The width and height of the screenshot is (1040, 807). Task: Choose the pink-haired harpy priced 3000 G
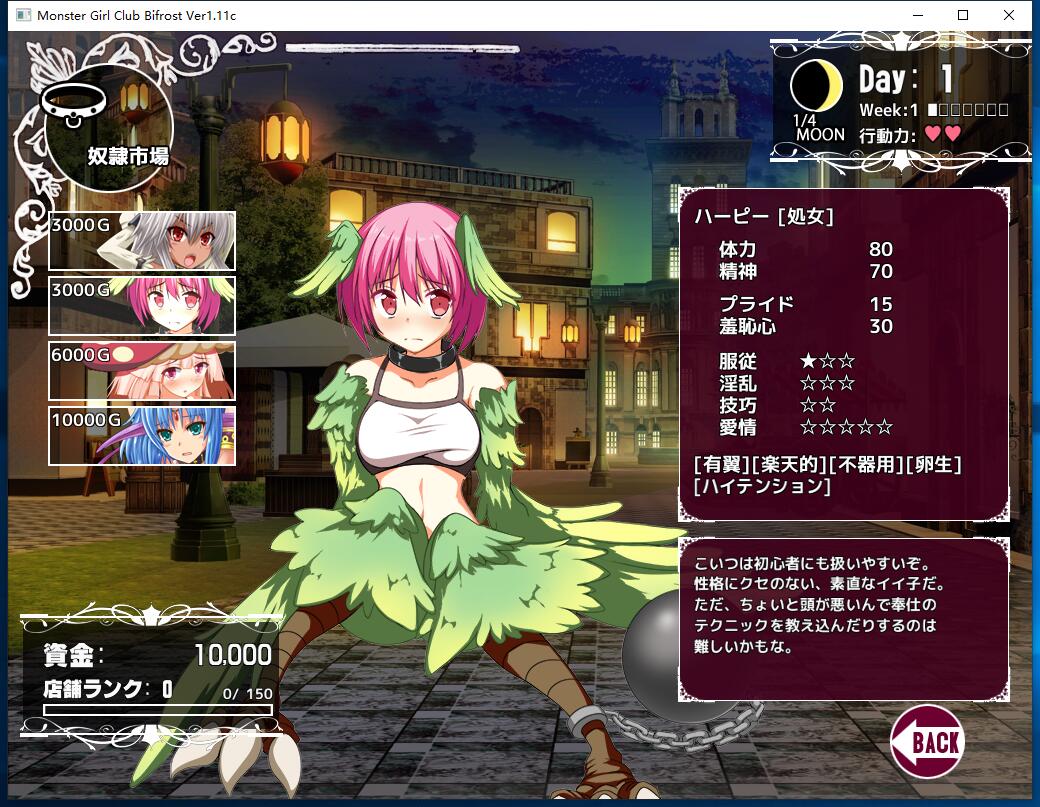142,306
